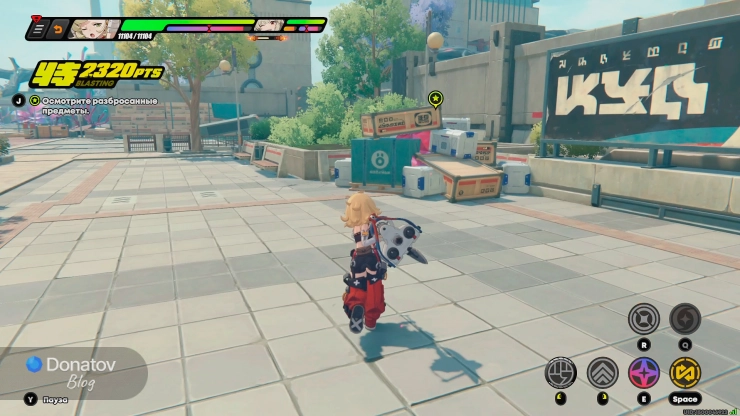Activate the dark swirl ultimate icon
740x416 pixels.
(685, 319)
